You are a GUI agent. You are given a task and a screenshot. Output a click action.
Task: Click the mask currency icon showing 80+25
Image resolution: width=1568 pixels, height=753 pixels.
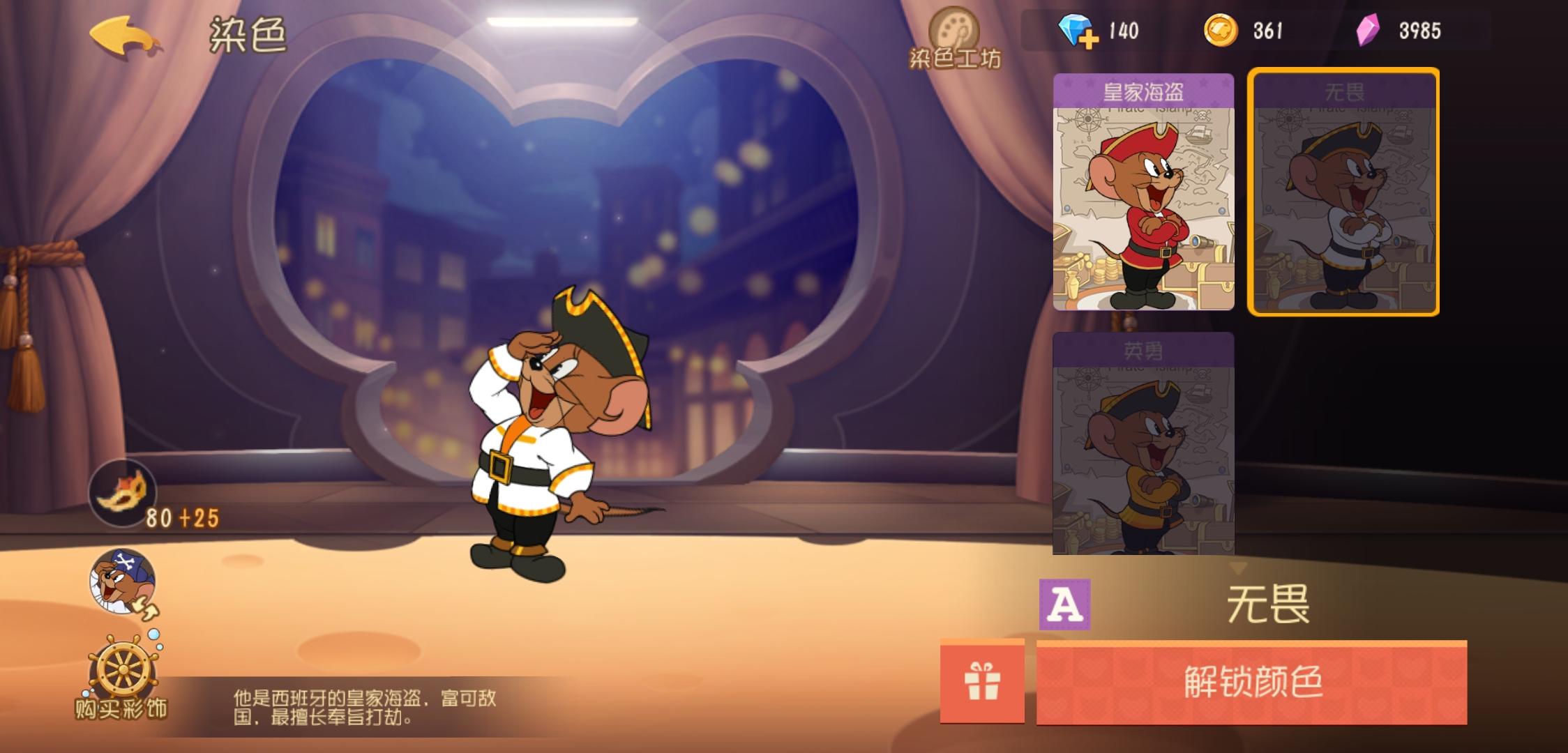pos(122,492)
